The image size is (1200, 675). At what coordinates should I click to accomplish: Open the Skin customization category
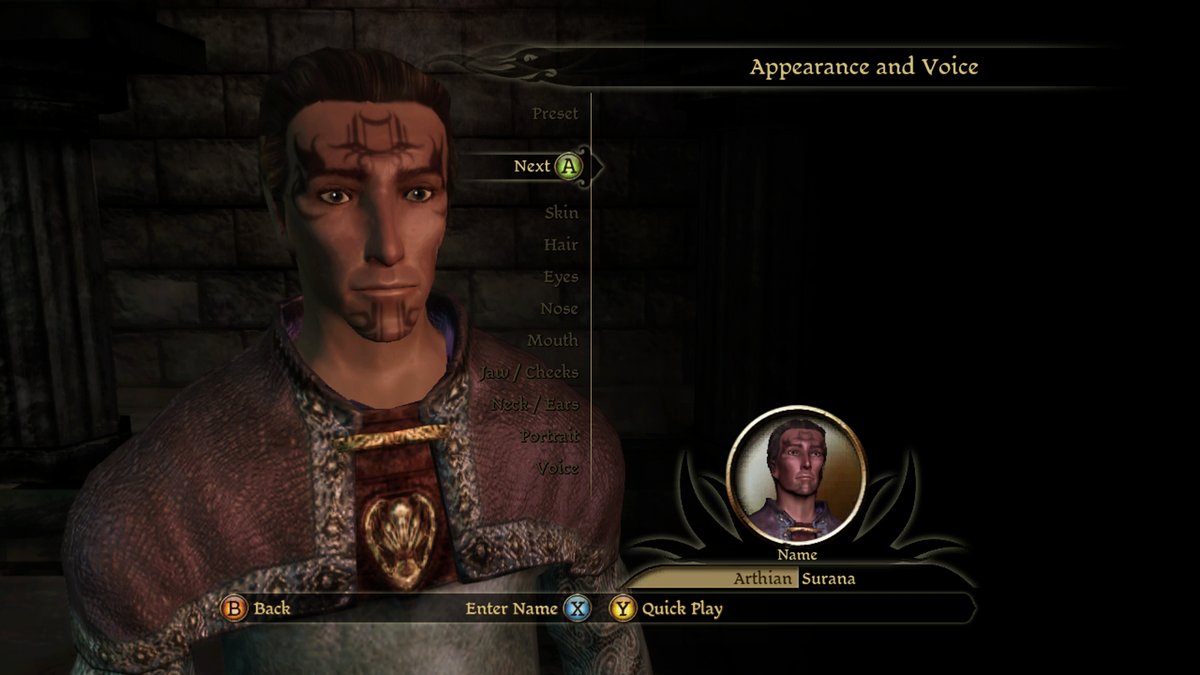click(x=561, y=213)
